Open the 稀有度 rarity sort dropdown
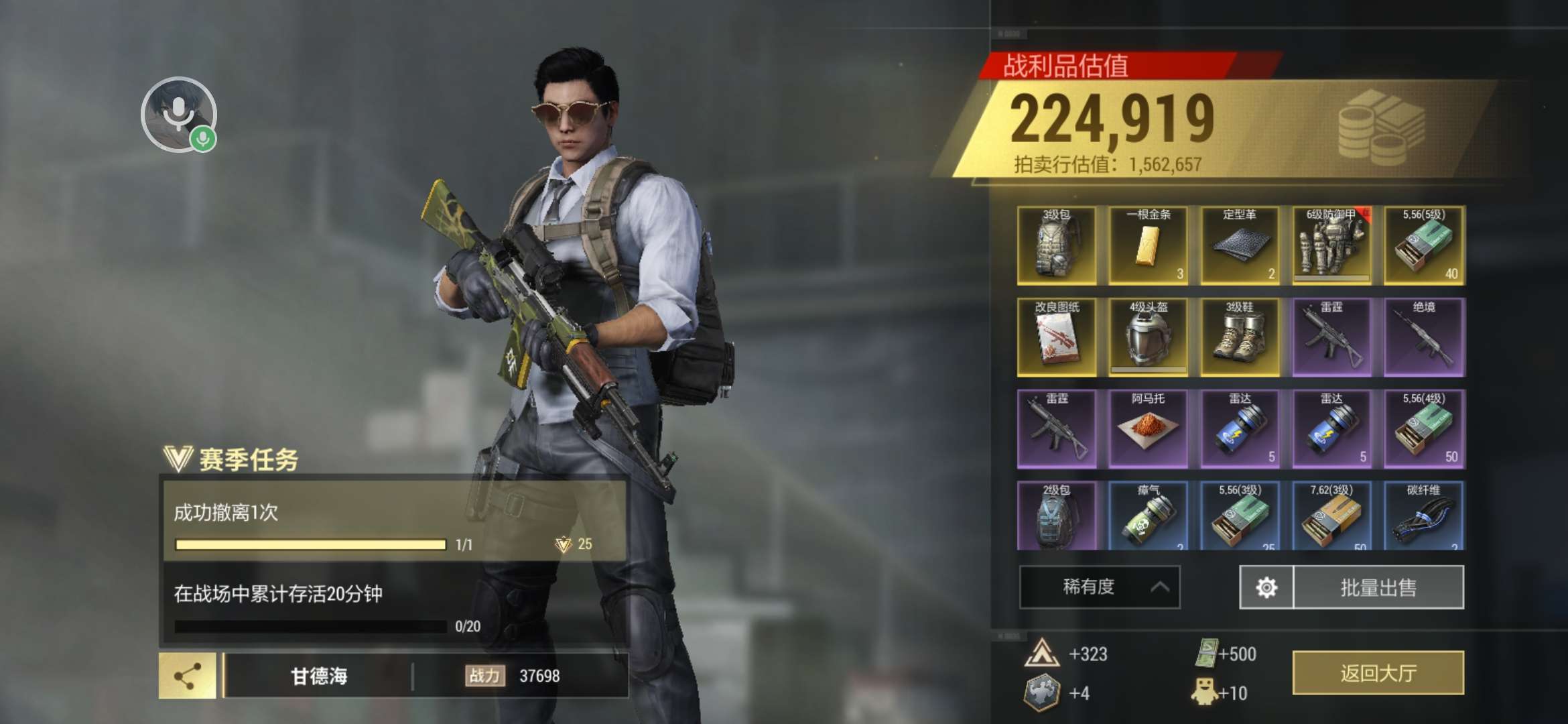The width and height of the screenshot is (1568, 724). tap(1099, 587)
